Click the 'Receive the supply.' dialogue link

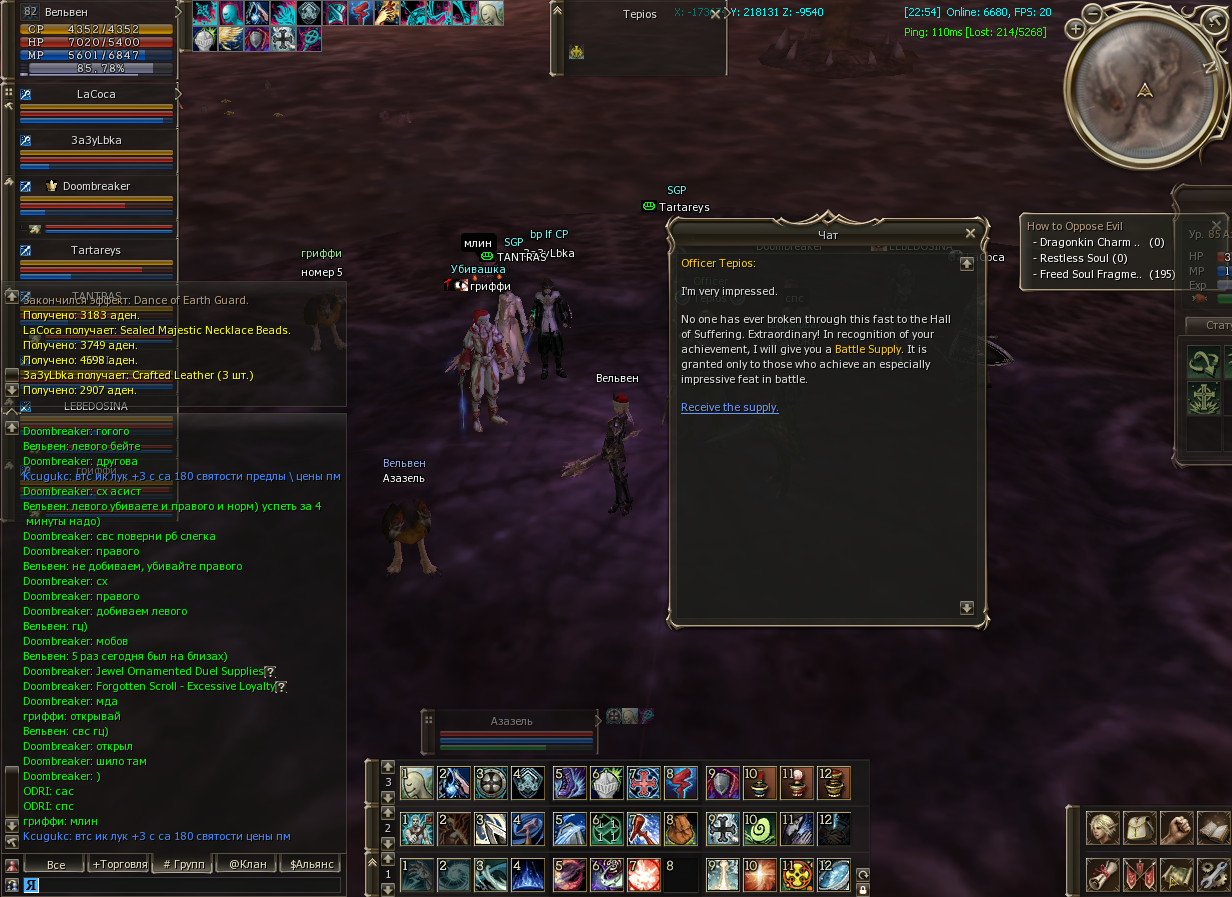[729, 408]
